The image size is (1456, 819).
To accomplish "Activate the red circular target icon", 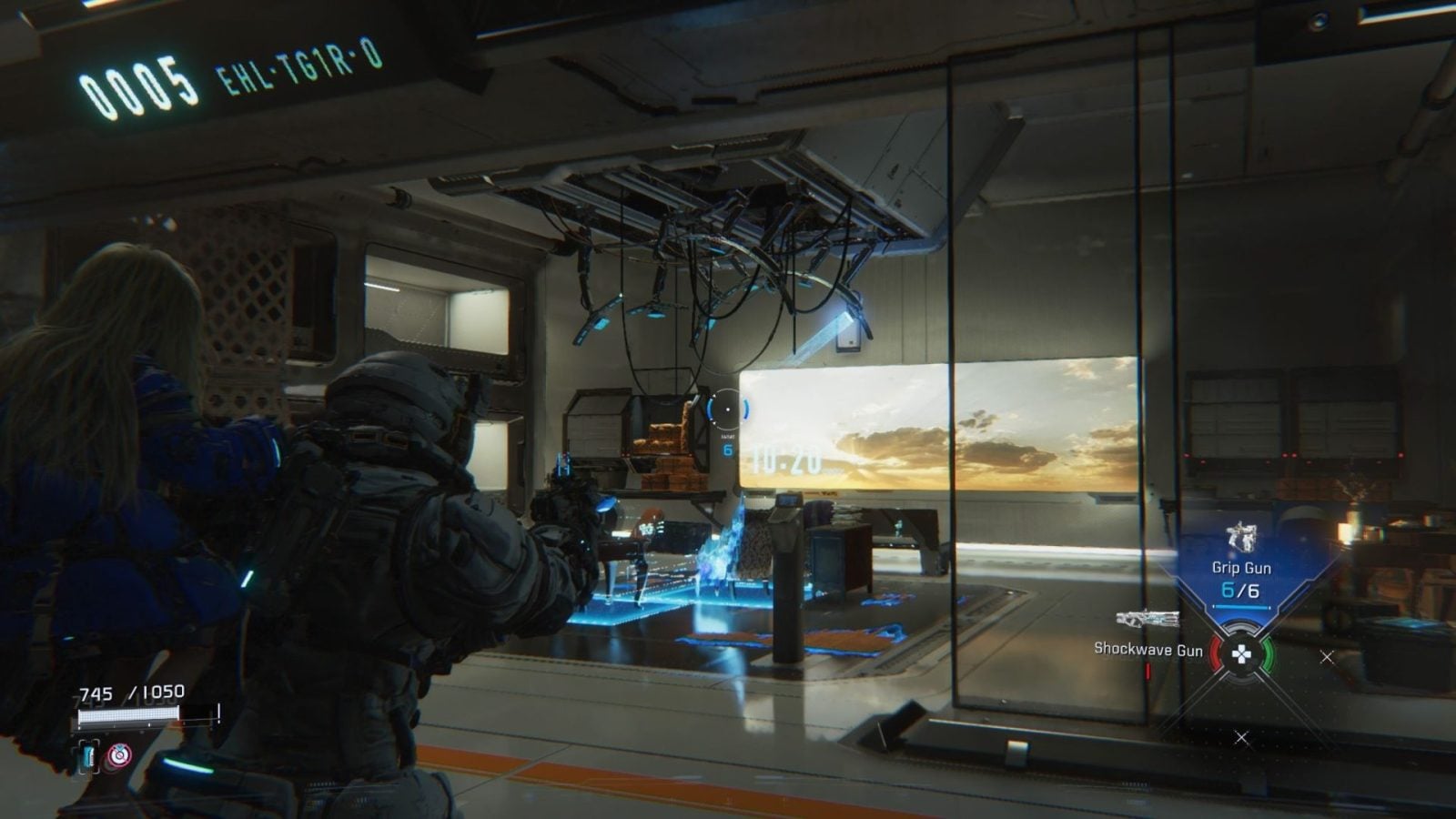I will pos(119,755).
